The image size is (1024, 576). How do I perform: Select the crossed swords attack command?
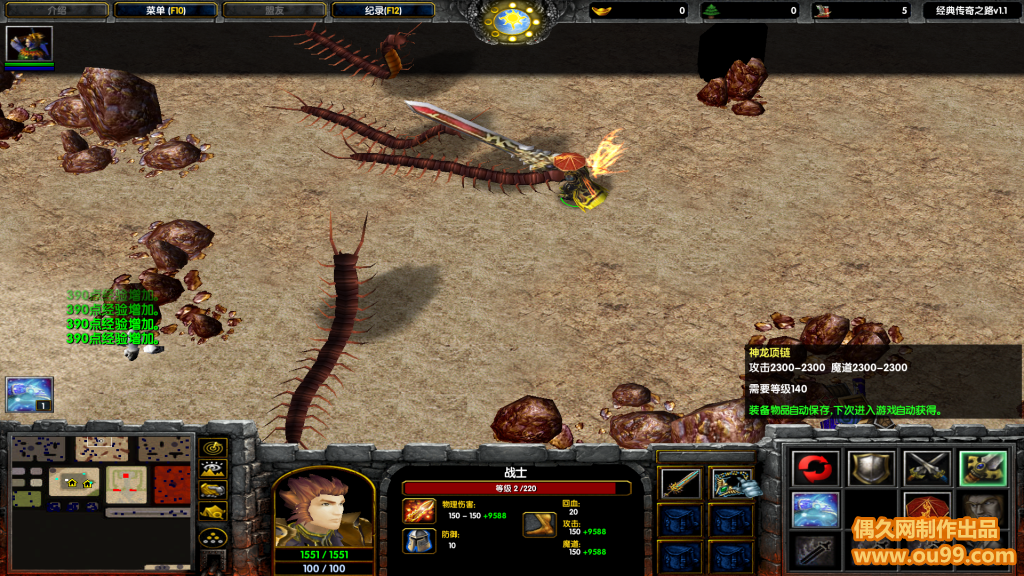[927, 468]
